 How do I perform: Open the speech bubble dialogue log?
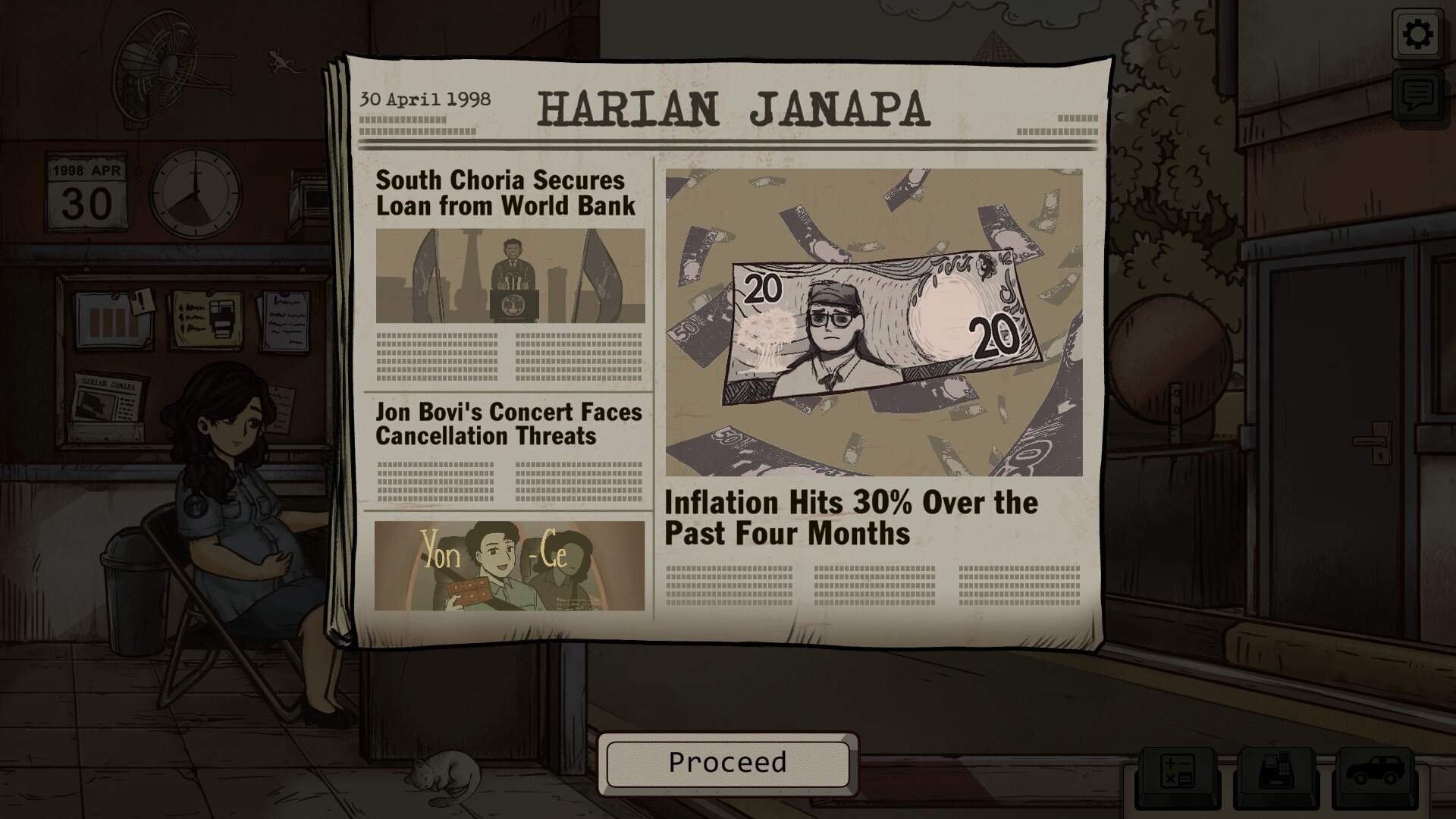click(x=1417, y=95)
